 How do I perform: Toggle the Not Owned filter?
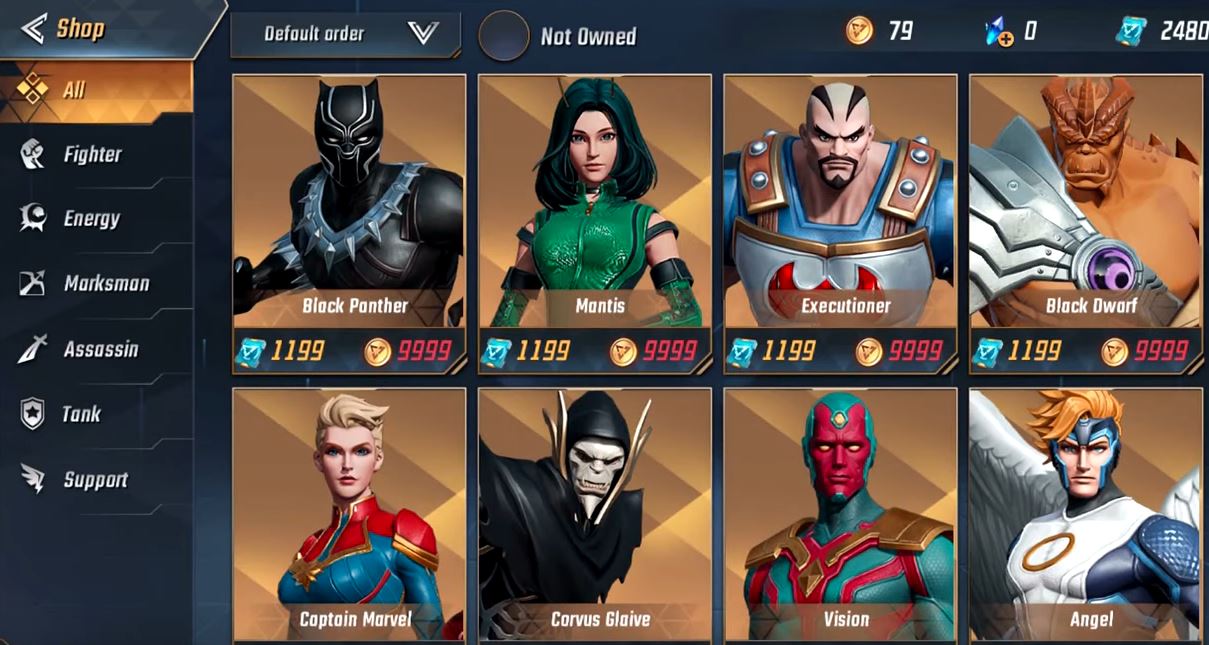tap(504, 36)
